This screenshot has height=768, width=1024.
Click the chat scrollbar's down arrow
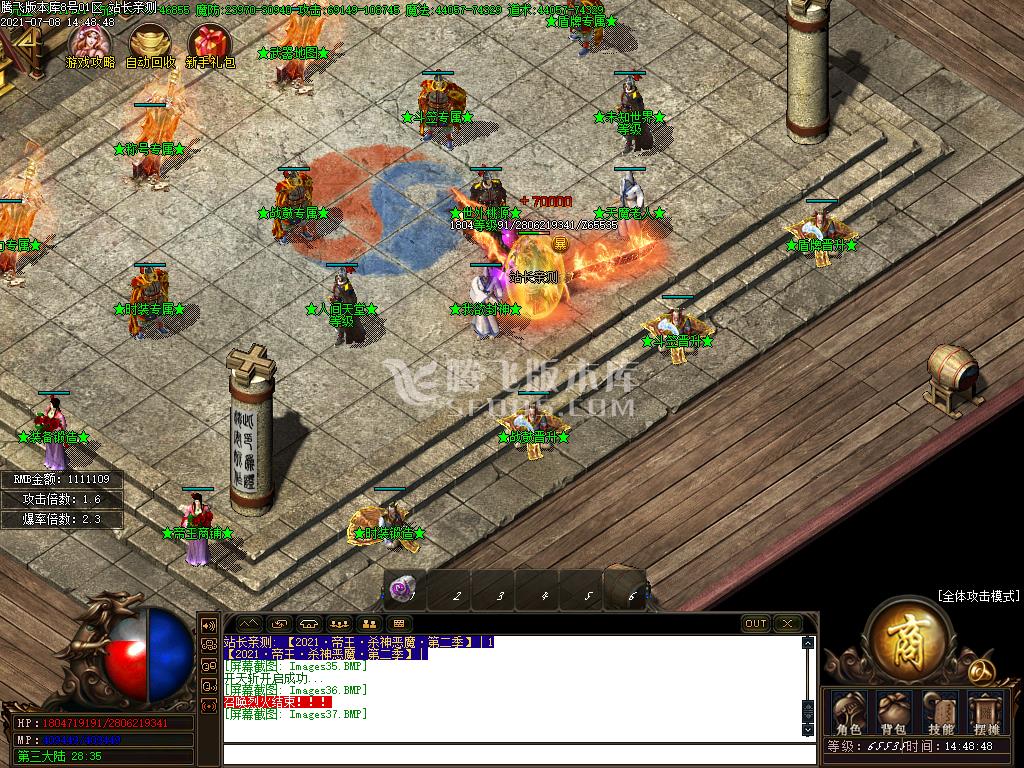[808, 731]
